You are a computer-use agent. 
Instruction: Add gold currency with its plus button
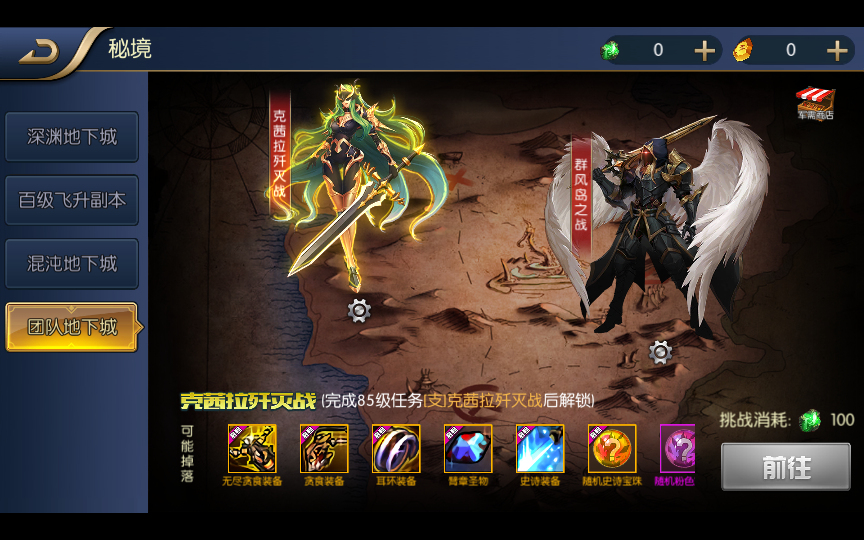(837, 51)
